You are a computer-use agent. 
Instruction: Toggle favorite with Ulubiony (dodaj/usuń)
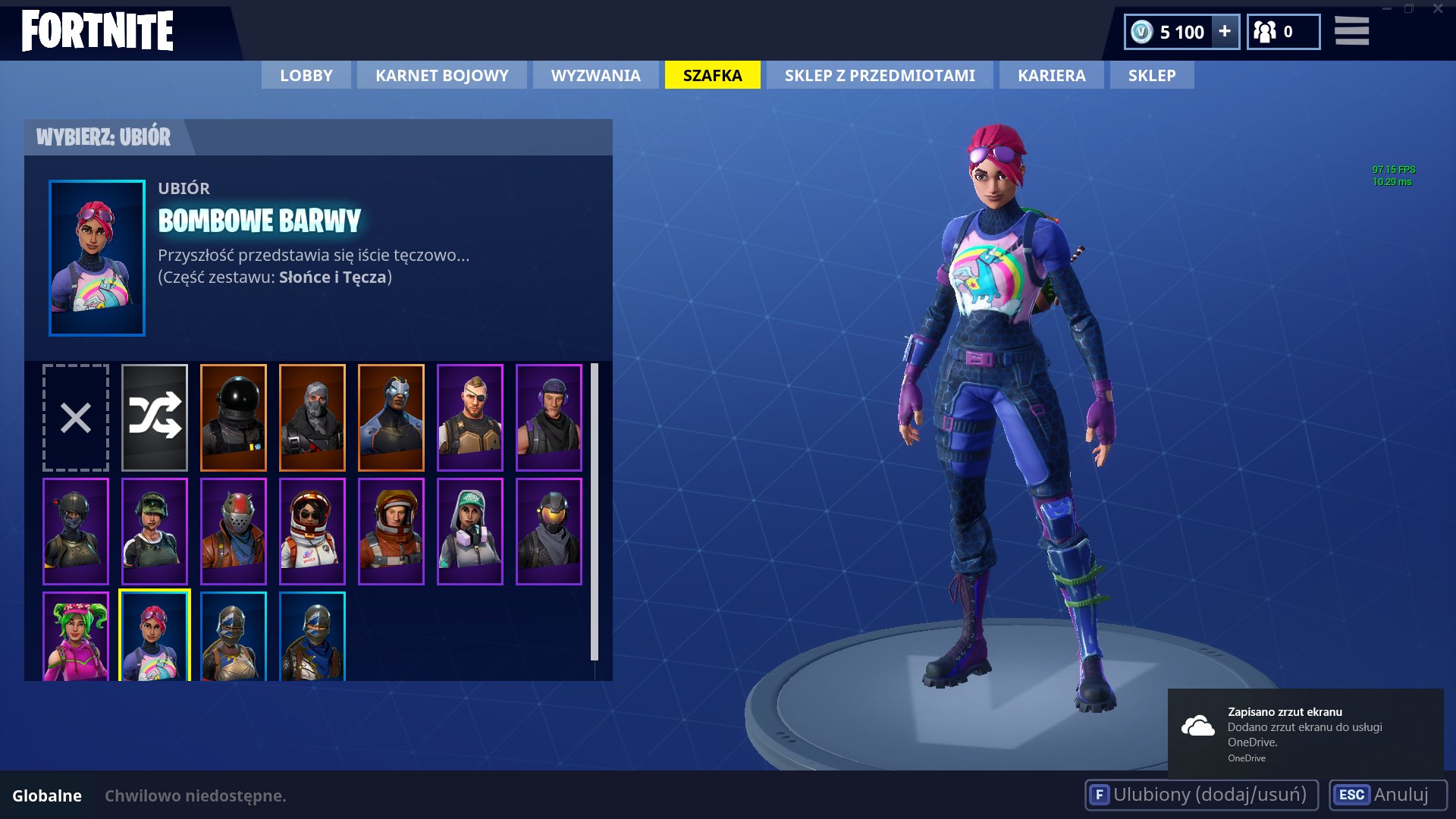1203,795
